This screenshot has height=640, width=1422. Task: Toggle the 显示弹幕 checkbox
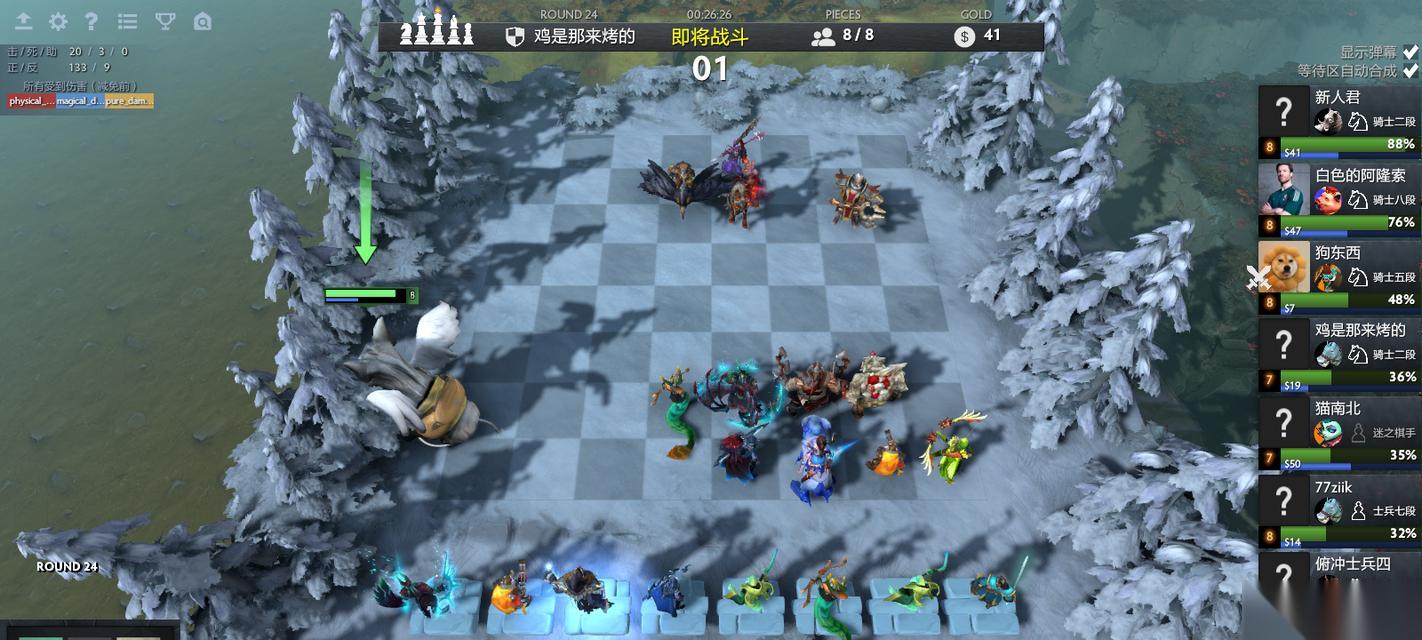pyautogui.click(x=1410, y=52)
